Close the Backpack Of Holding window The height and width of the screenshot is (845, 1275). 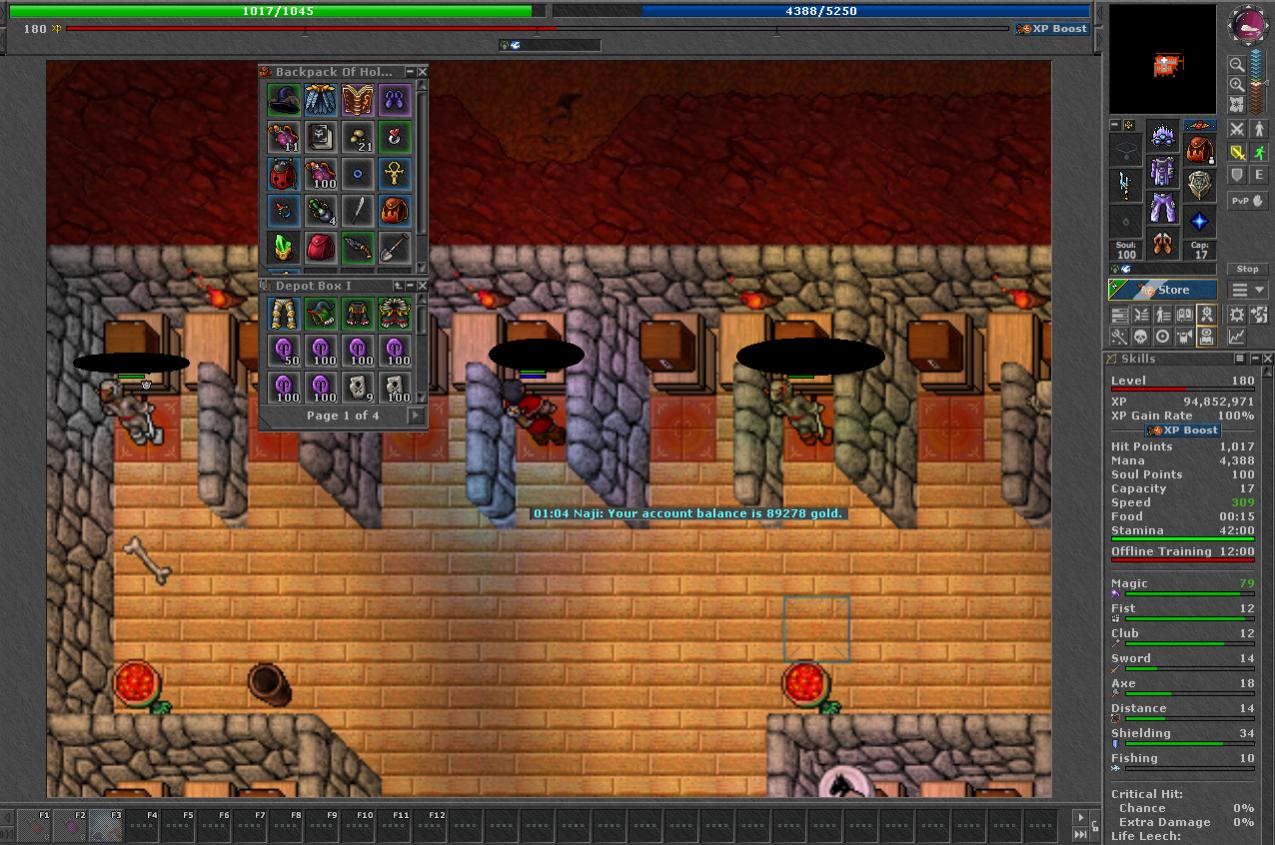[x=422, y=72]
